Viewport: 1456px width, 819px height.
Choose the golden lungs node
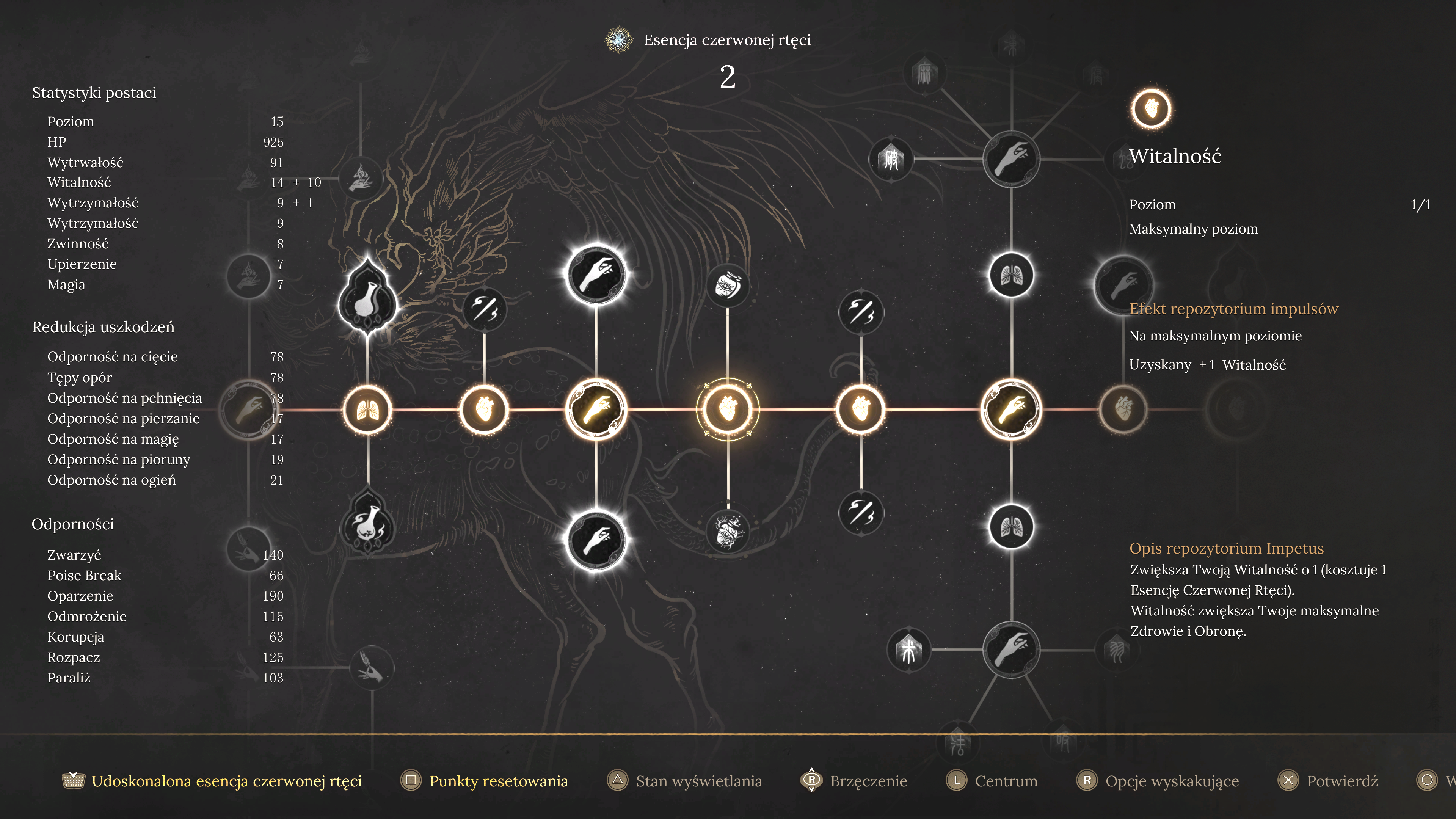click(367, 409)
